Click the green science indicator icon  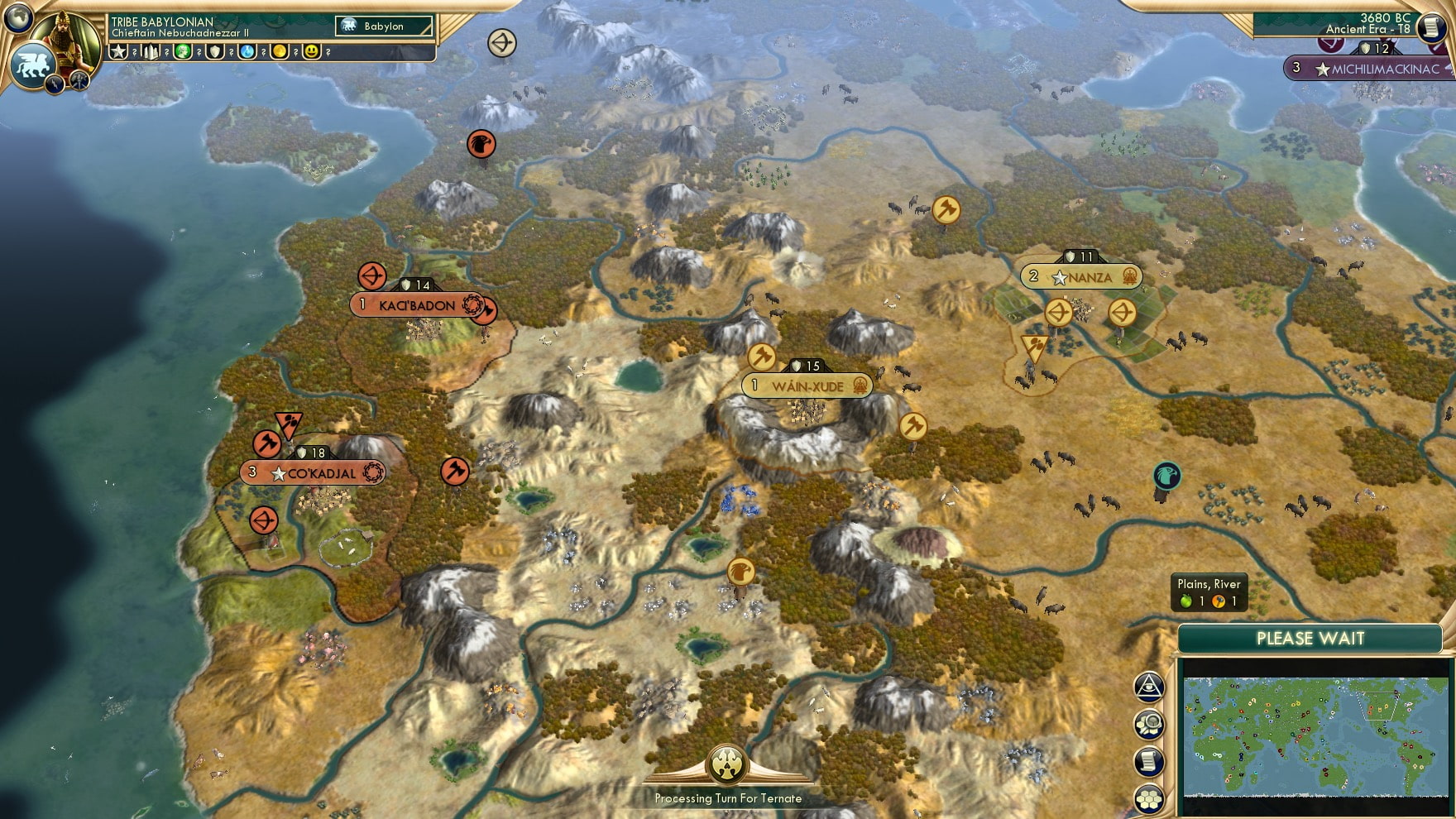pos(184,51)
